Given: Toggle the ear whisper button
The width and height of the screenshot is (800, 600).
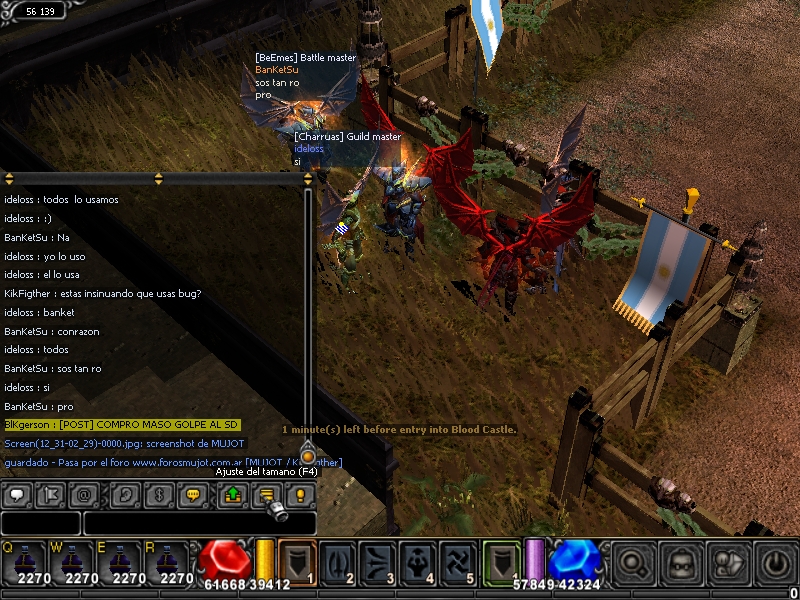Looking at the screenshot, I should 125,494.
